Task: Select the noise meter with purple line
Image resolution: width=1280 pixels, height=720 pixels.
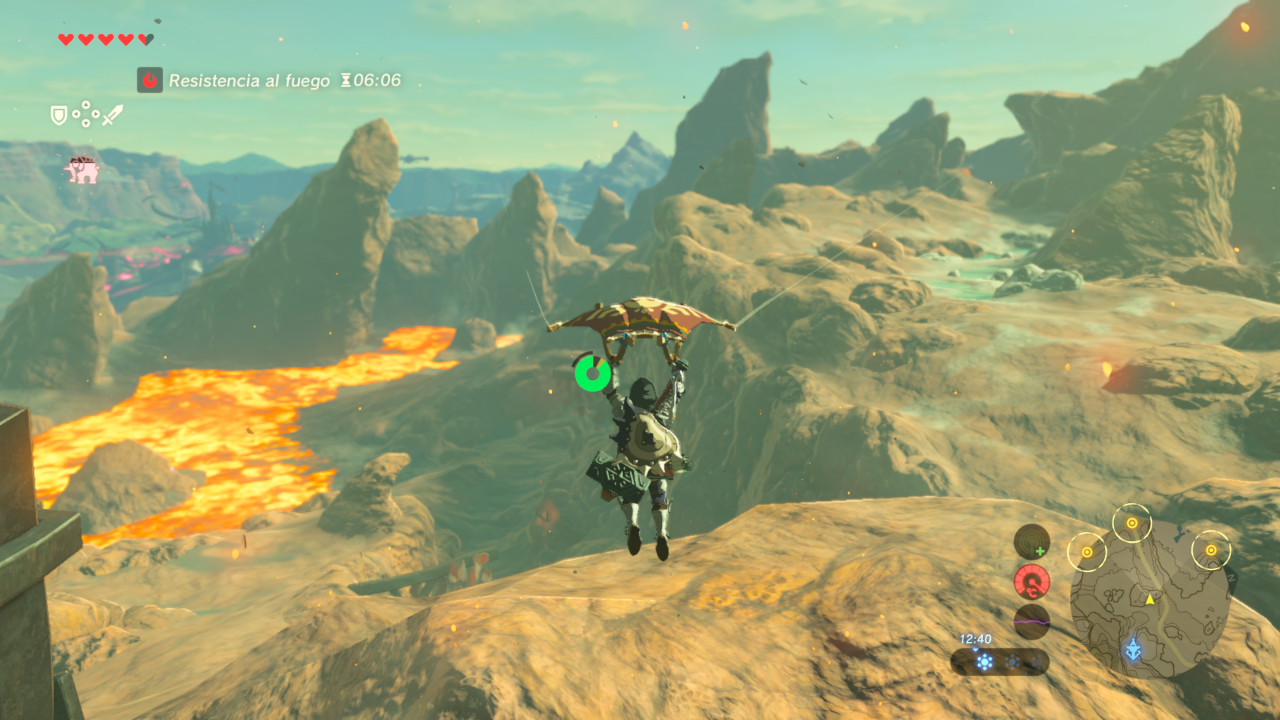Action: (x=1032, y=621)
